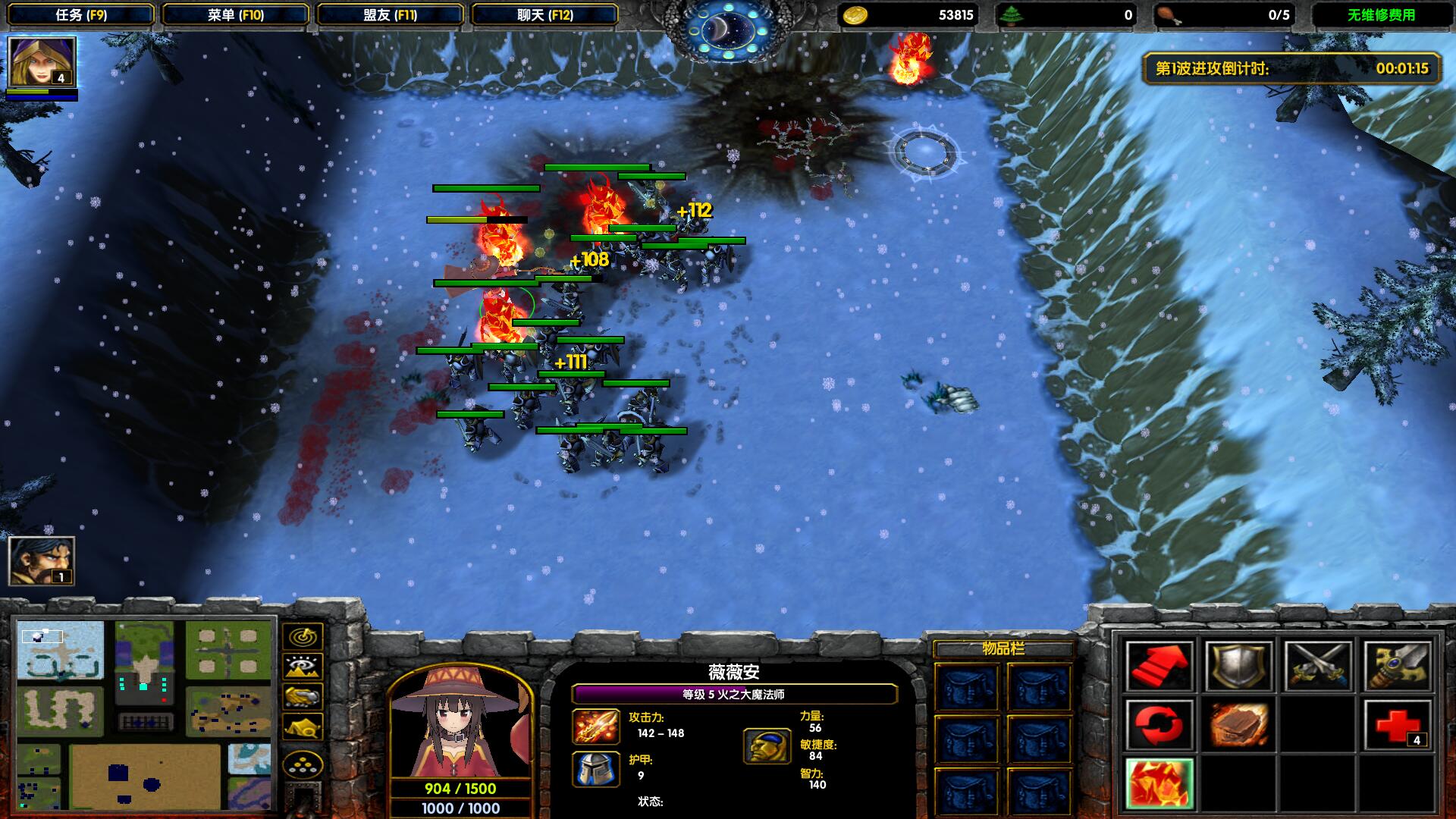Choose the crossed swords attack command
Viewport: 1456px width, 819px height.
pos(1318,667)
